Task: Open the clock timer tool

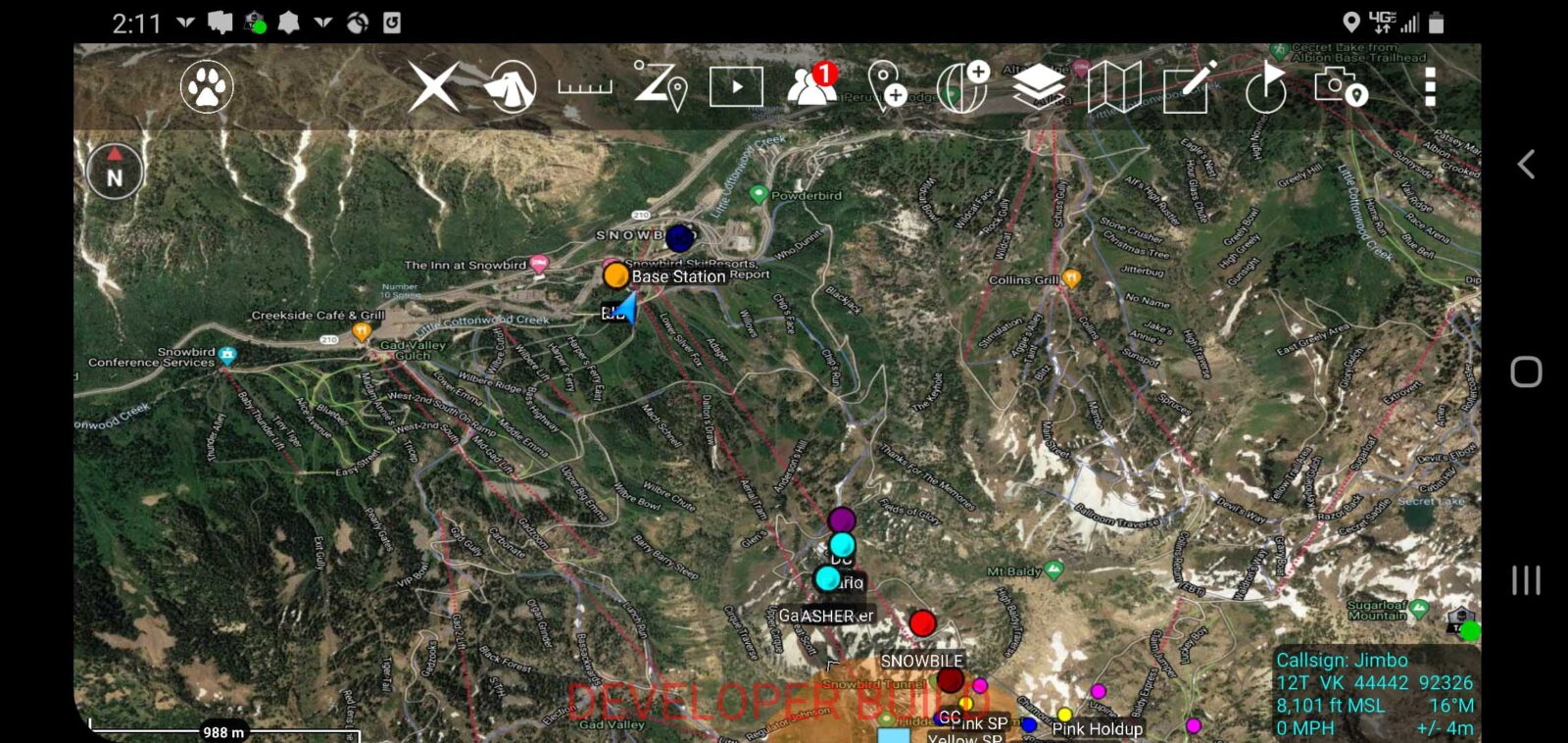Action: (1264, 88)
